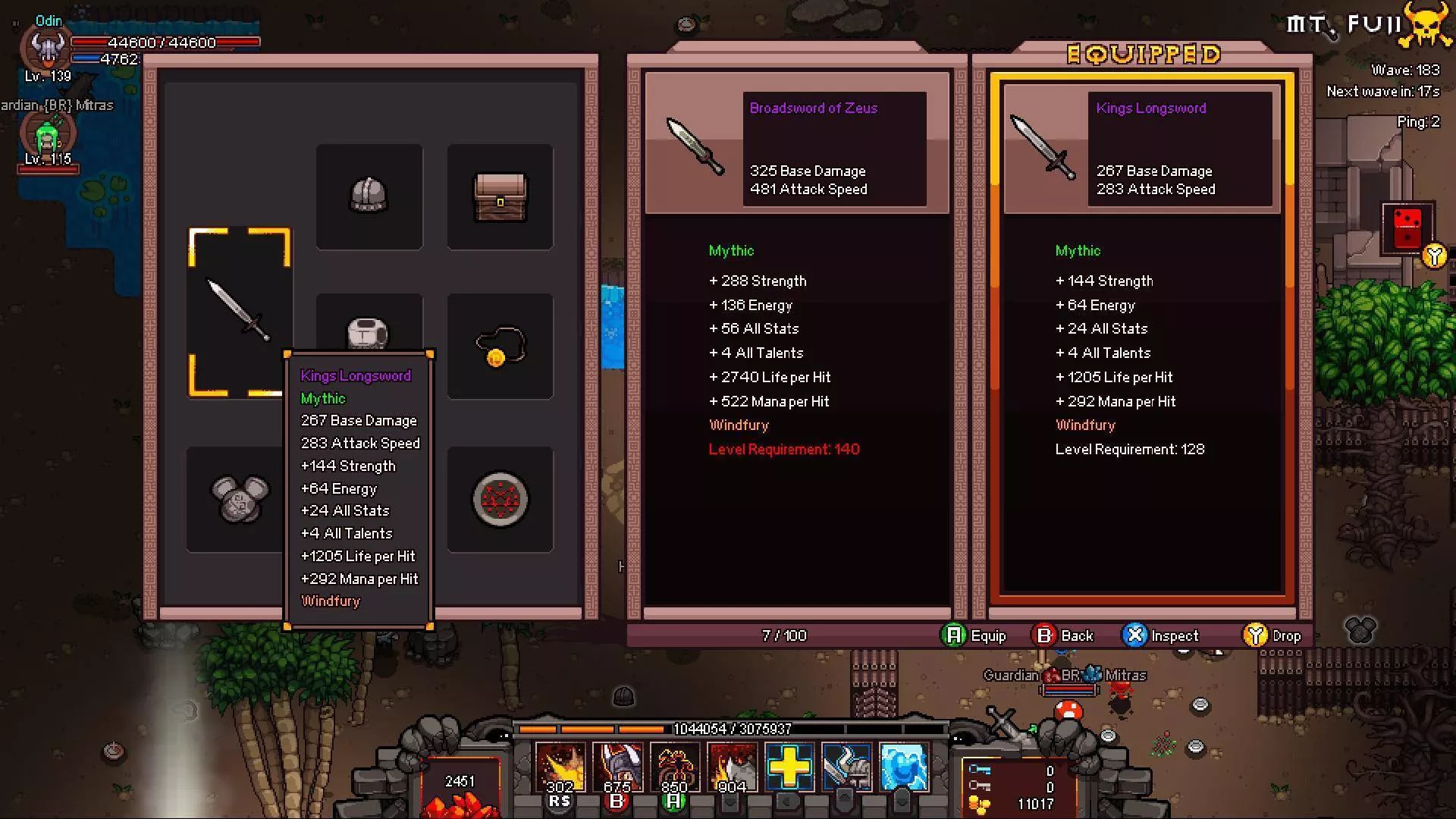
Task: Select the stone shoulder armor slot
Action: tap(239, 499)
